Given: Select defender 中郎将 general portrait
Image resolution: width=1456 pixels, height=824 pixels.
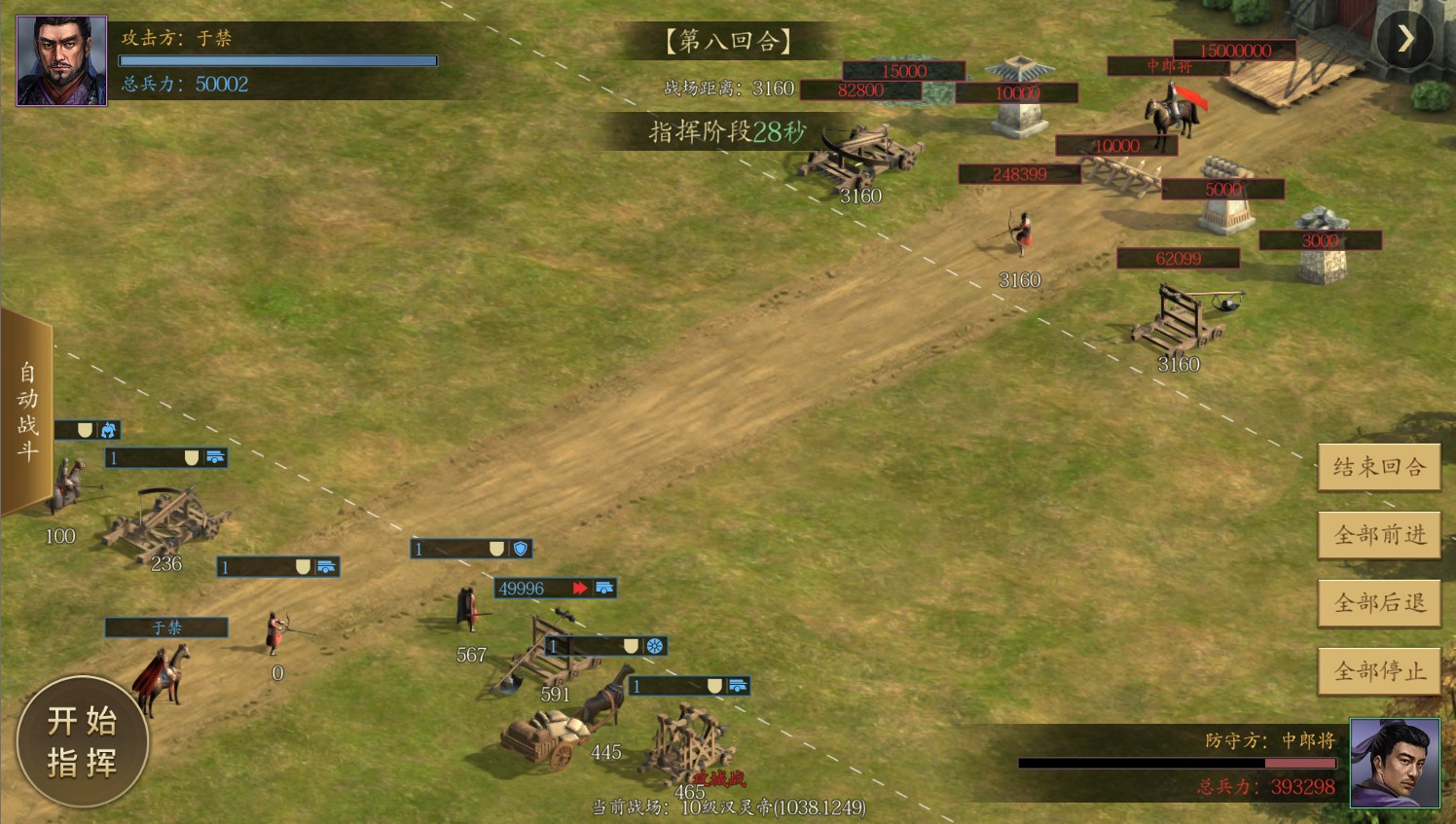Looking at the screenshot, I should (1395, 764).
